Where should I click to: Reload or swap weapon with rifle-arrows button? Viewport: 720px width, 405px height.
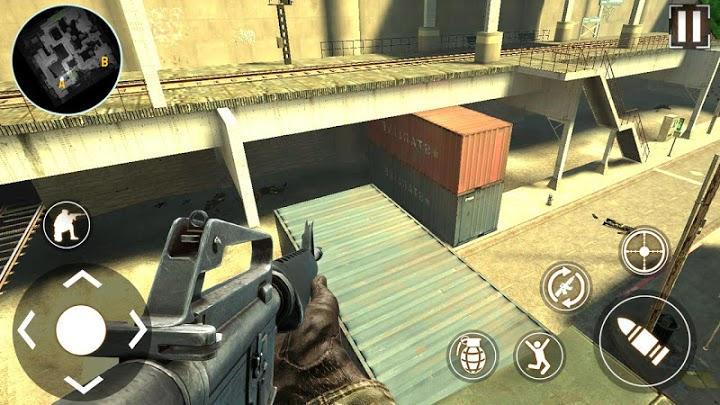coord(566,287)
